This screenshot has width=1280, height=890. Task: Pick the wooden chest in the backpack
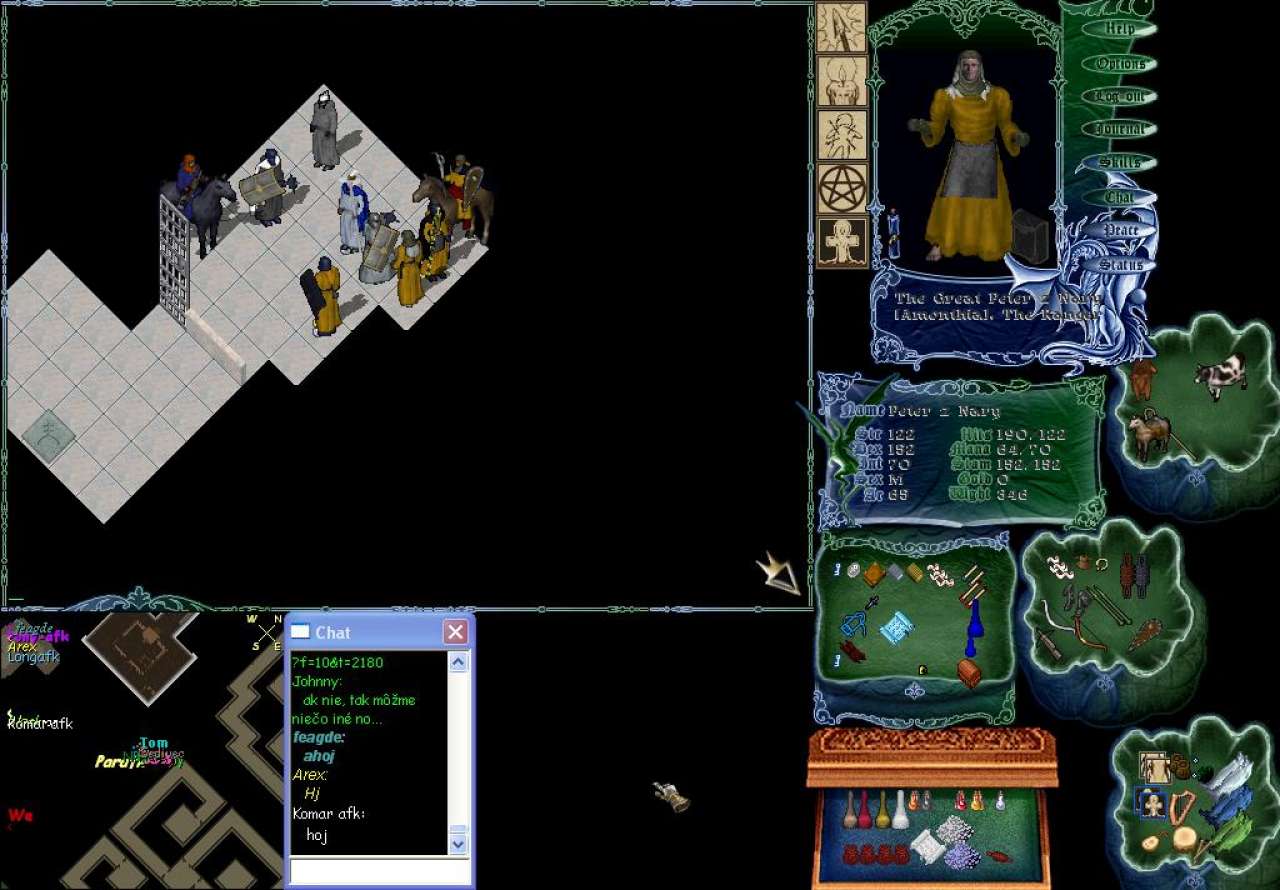pos(968,672)
